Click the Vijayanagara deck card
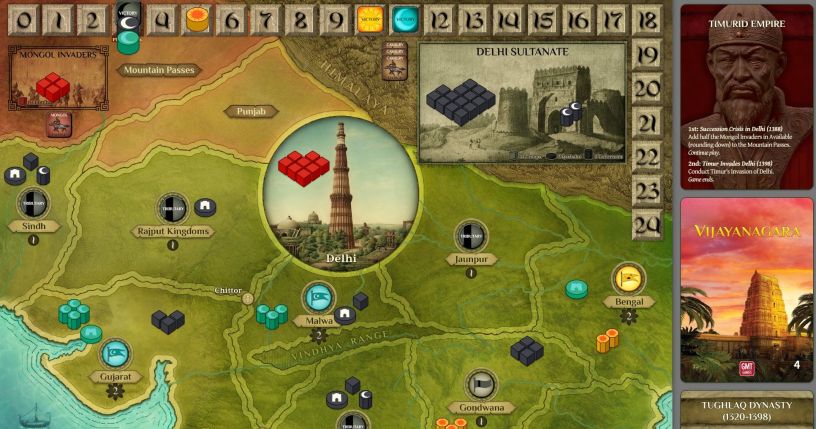Image resolution: width=816 pixels, height=429 pixels. pyautogui.click(x=746, y=290)
